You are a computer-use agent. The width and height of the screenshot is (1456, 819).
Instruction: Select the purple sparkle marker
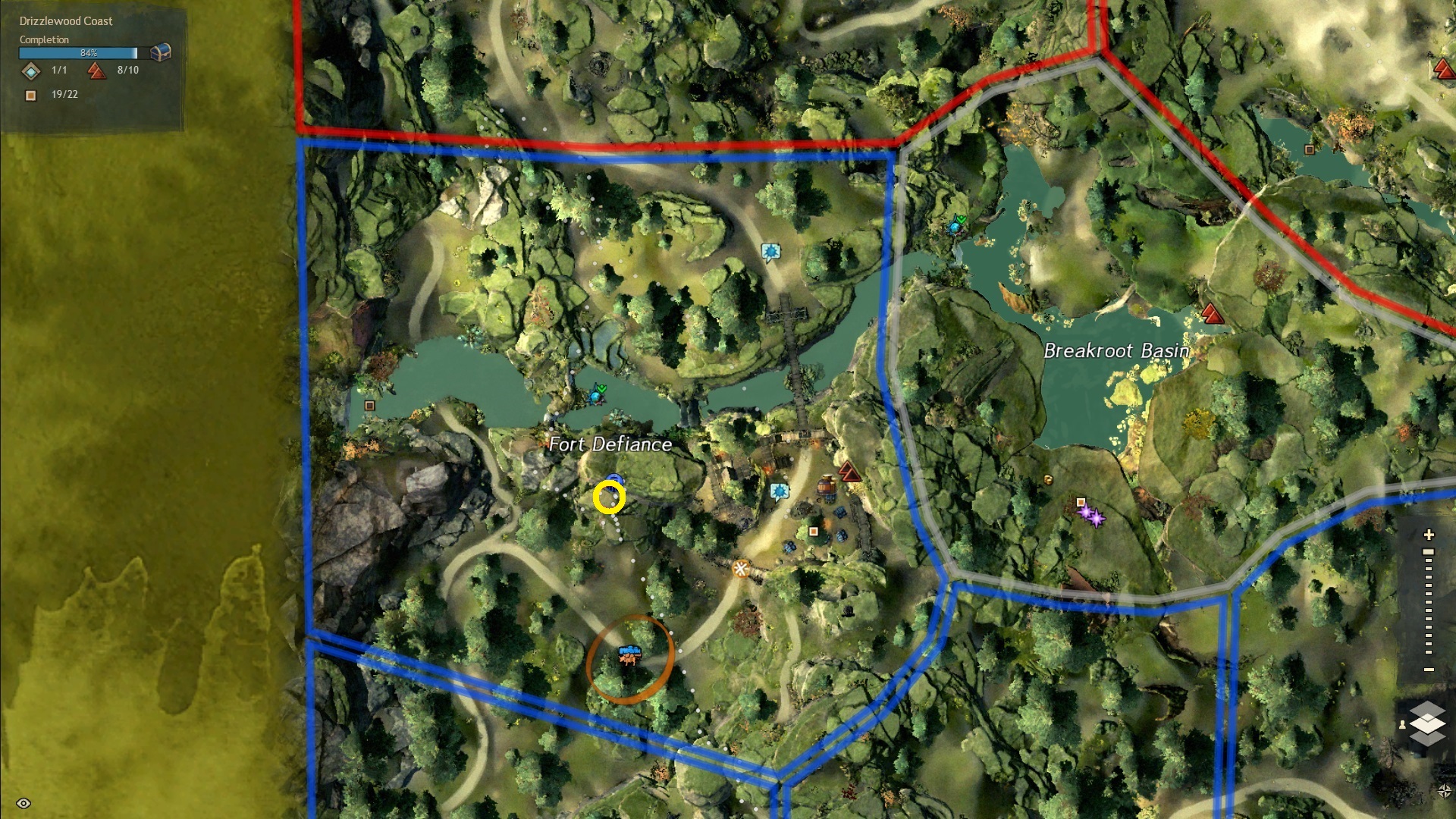[1093, 516]
